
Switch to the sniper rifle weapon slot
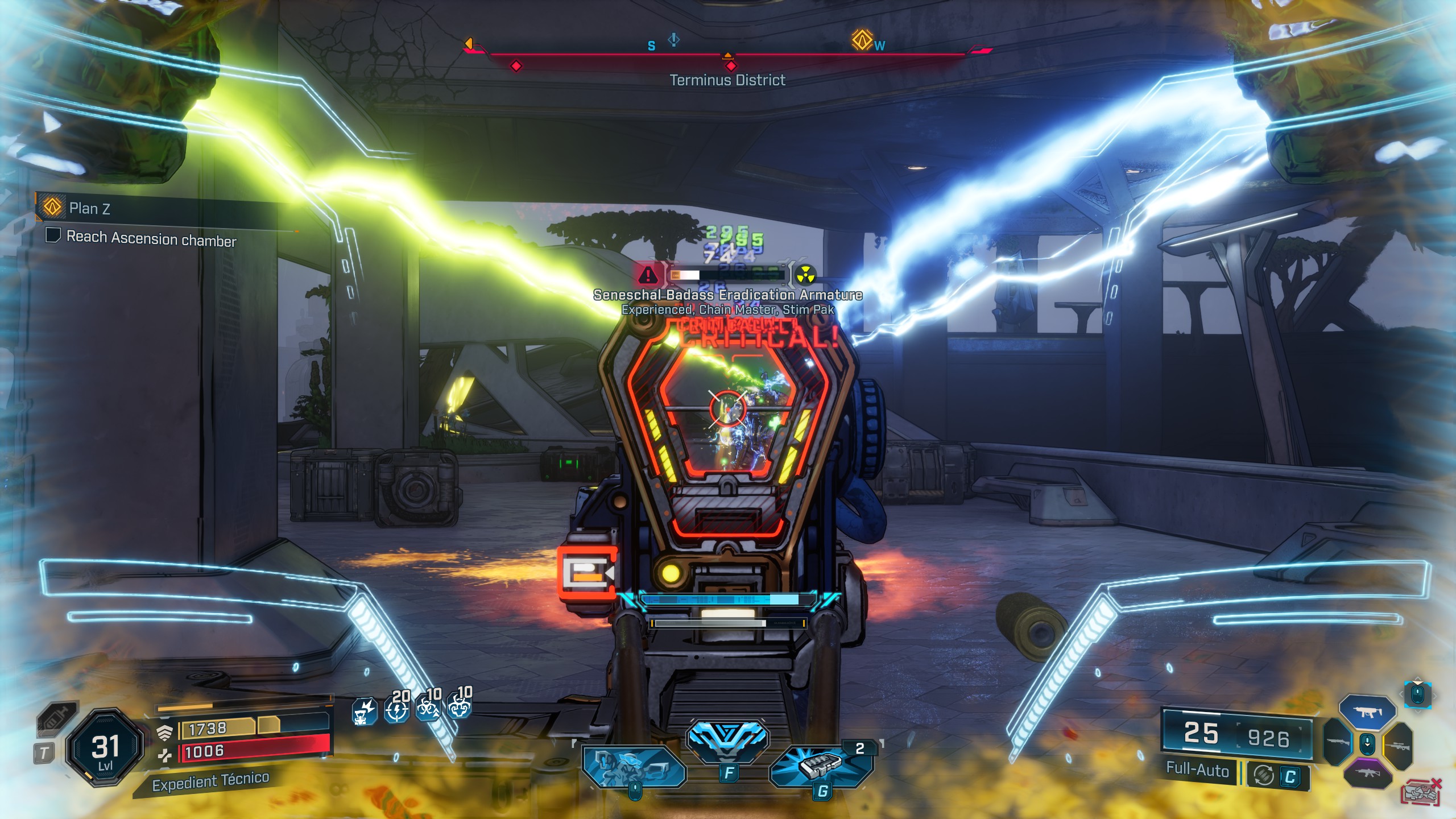[x=1397, y=745]
